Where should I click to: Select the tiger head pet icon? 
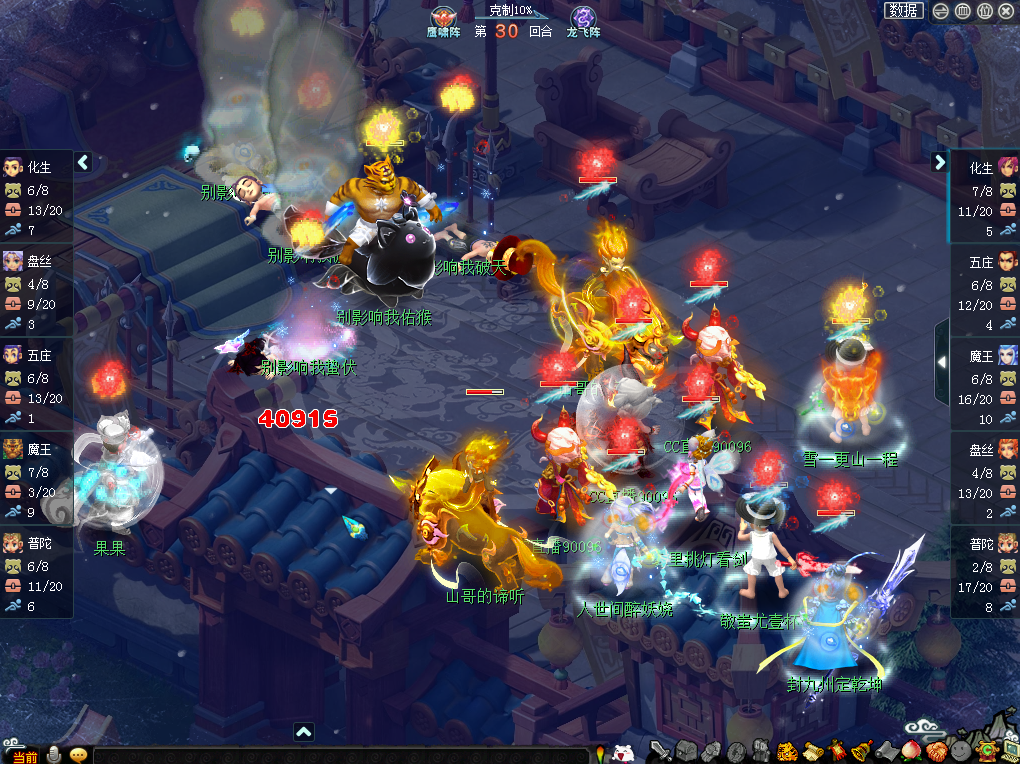(x=787, y=751)
